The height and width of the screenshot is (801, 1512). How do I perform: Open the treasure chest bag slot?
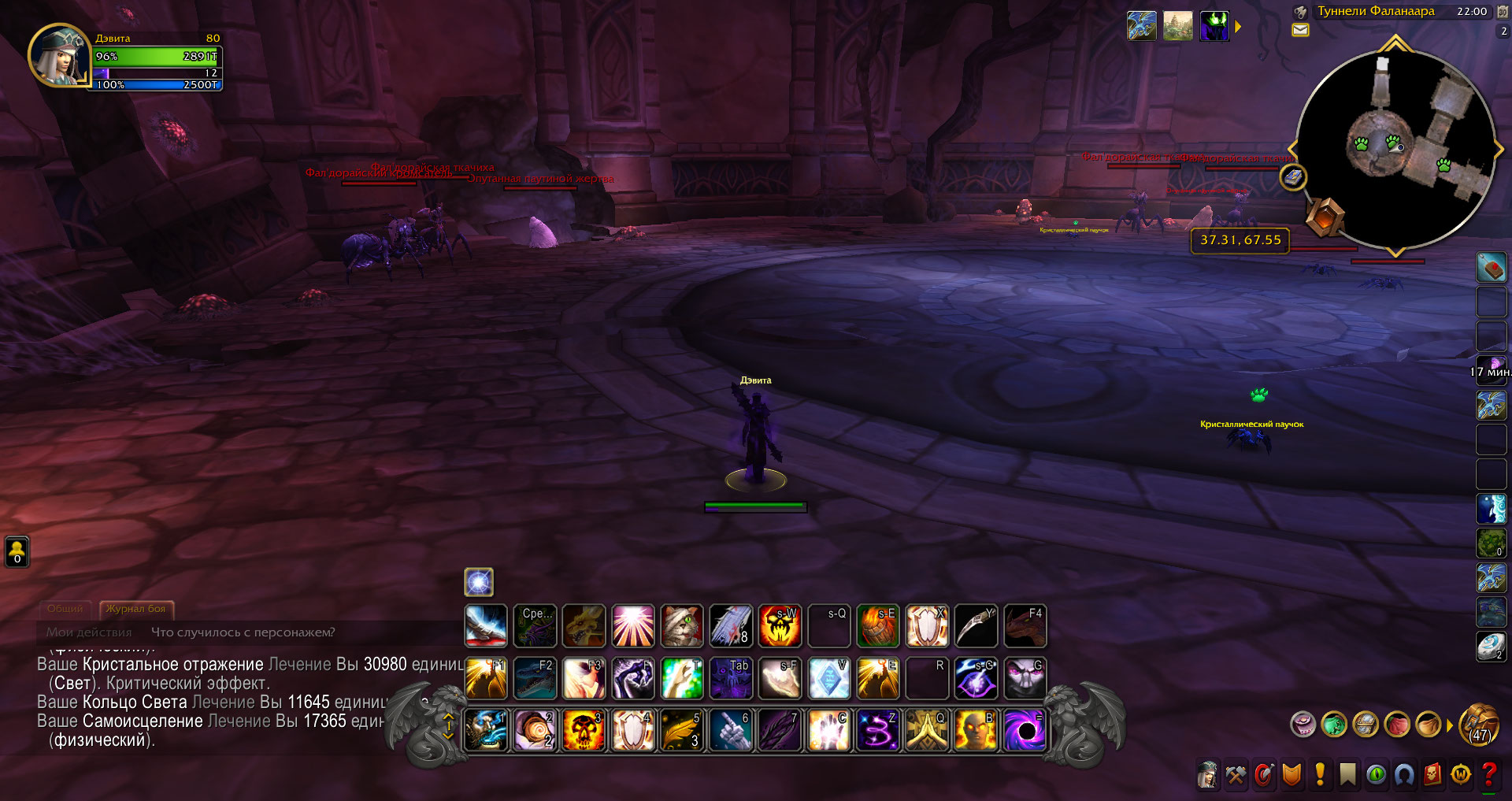[x=1365, y=725]
